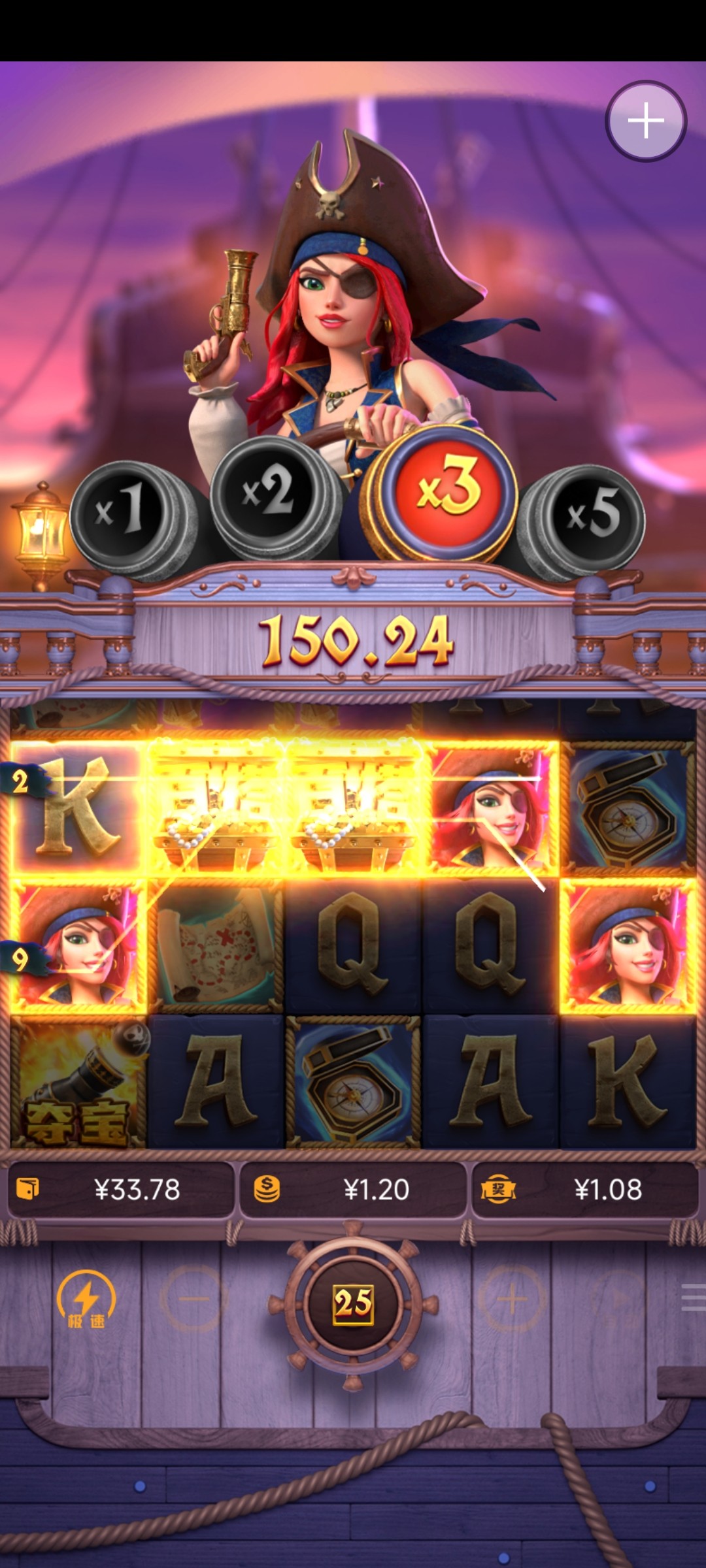Open the three-line hamburger menu
Viewport: 706px width, 1568px height.
pyautogui.click(x=693, y=1298)
